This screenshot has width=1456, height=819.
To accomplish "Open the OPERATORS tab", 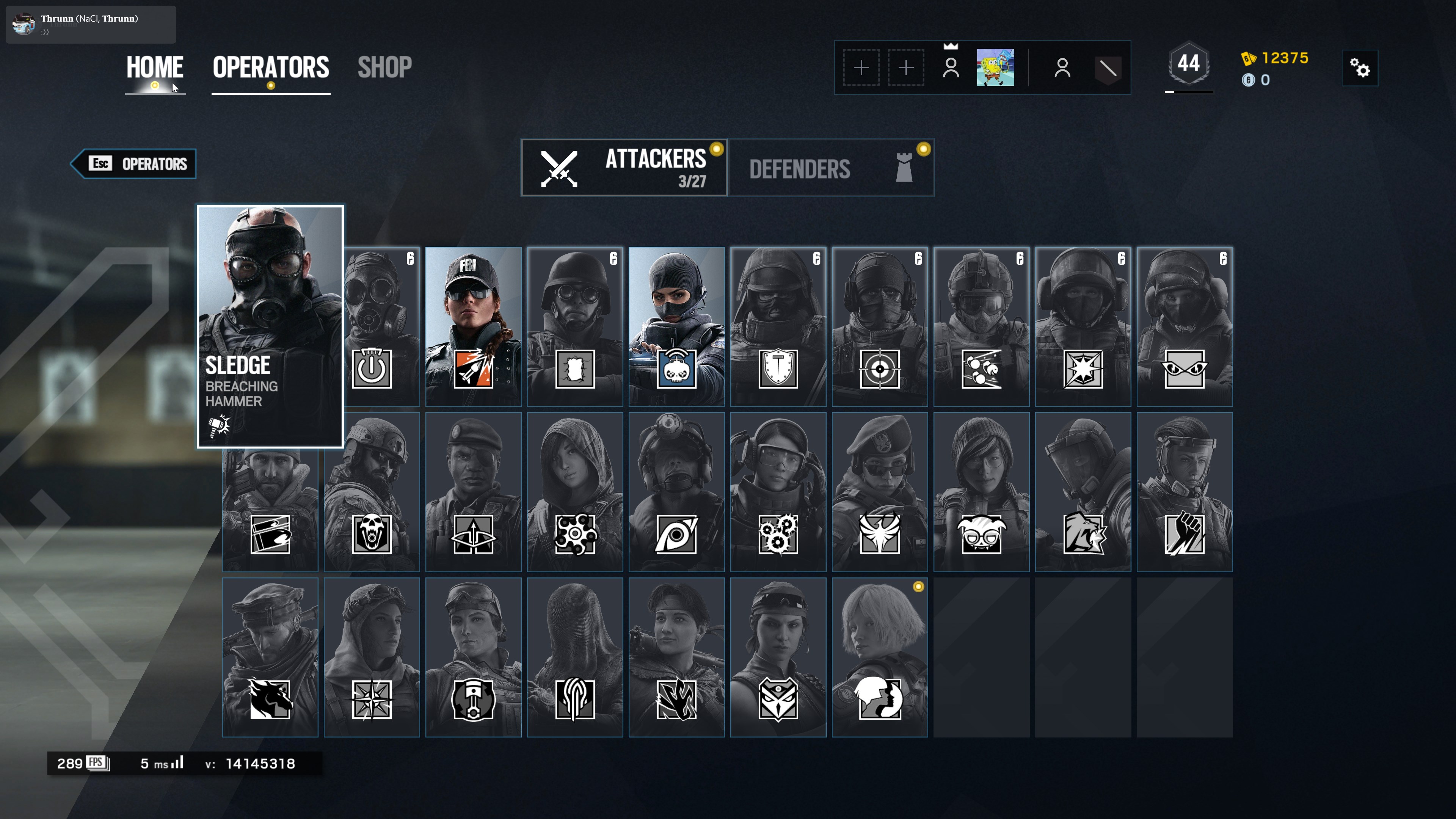I will click(x=271, y=68).
